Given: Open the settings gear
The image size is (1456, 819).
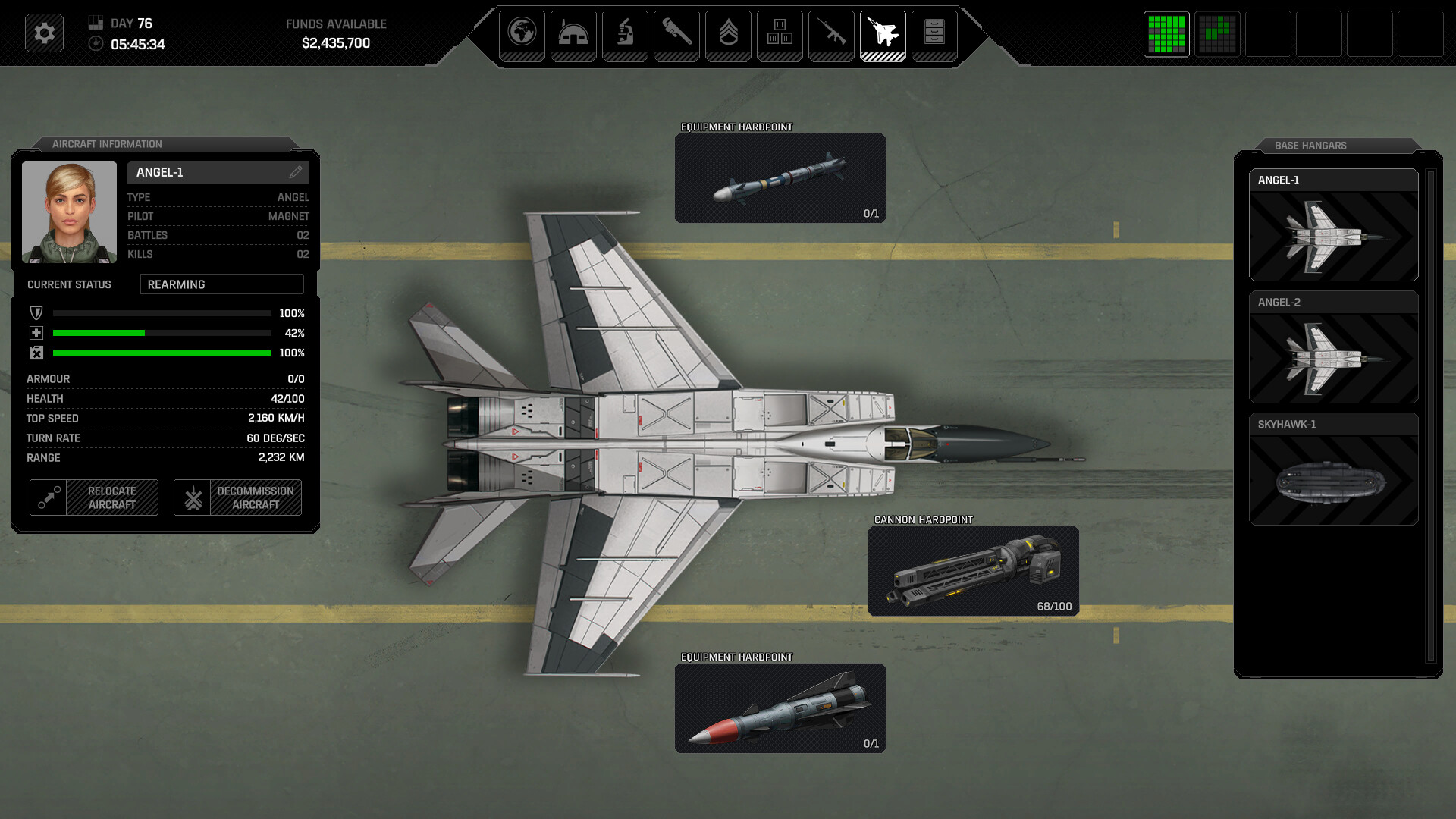Looking at the screenshot, I should click(43, 33).
